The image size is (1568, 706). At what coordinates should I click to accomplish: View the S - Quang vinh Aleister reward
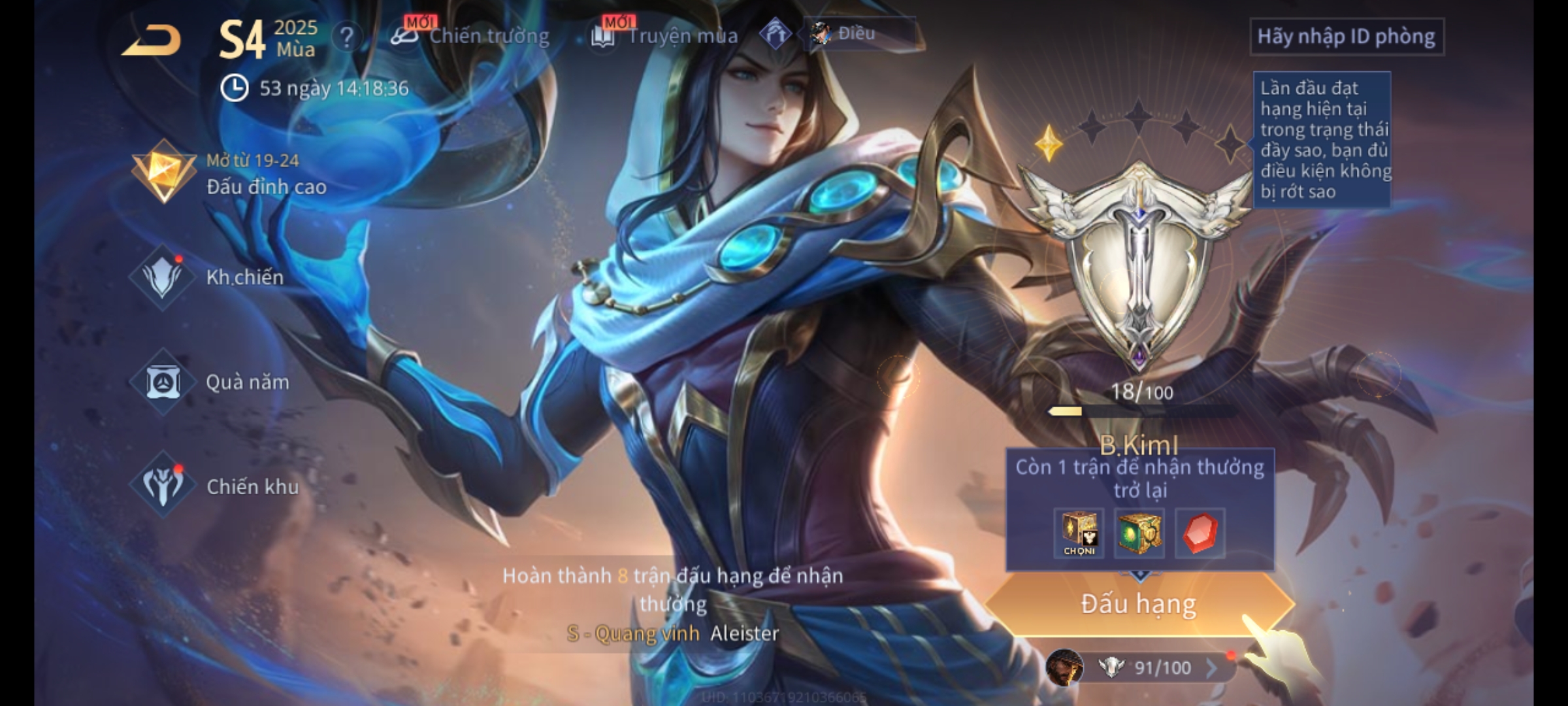coord(673,633)
